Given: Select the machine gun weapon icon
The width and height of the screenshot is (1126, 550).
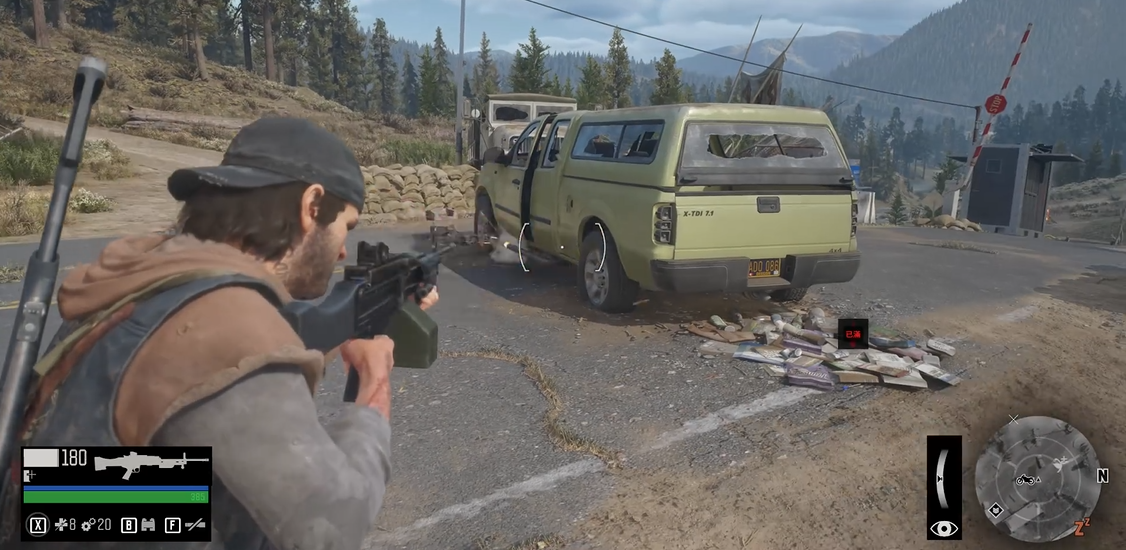Looking at the screenshot, I should click(151, 463).
